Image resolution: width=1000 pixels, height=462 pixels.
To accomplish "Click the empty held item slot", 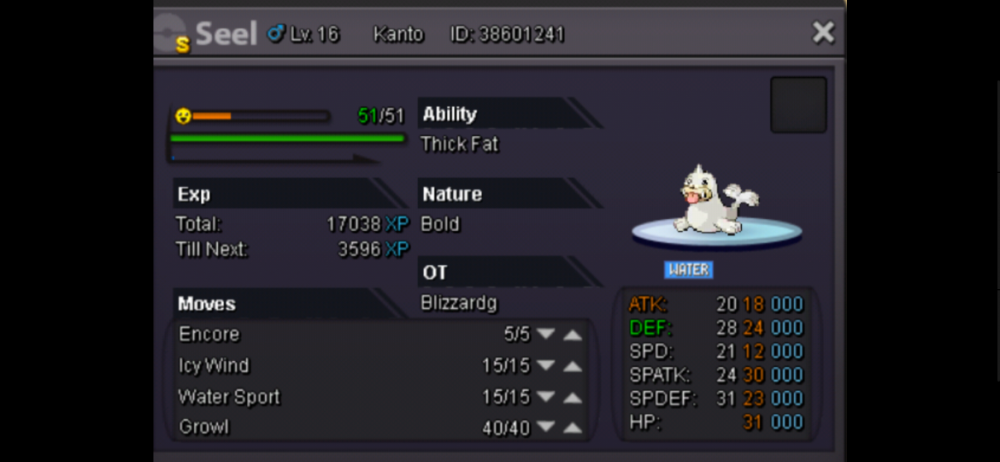I will 798,105.
